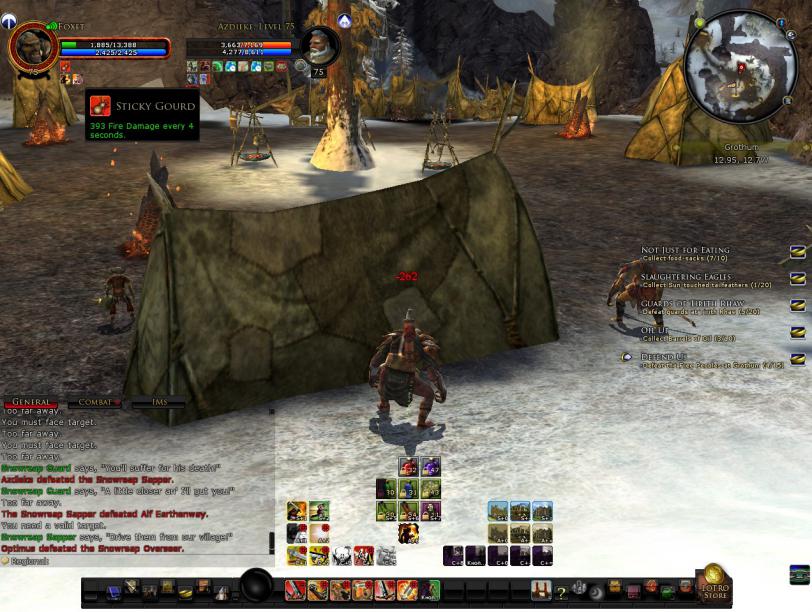This screenshot has width=812, height=612.
Task: Click Foxet's player portrait
Action: coord(32,48)
